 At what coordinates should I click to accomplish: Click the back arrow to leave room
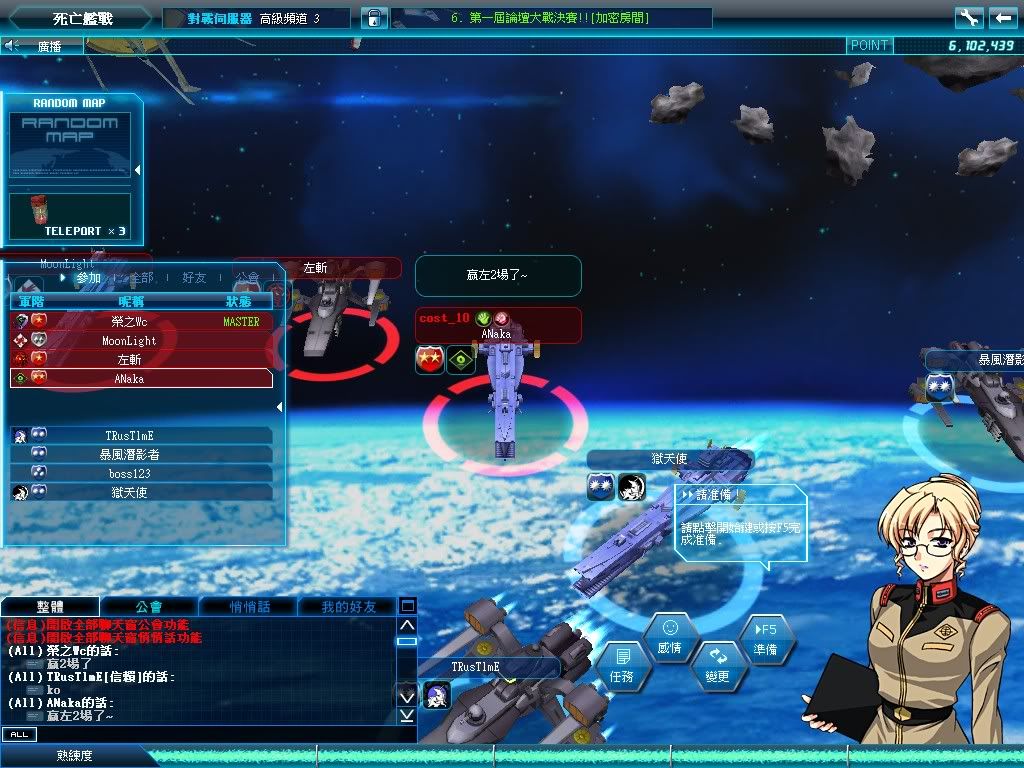pyautogui.click(x=1002, y=18)
